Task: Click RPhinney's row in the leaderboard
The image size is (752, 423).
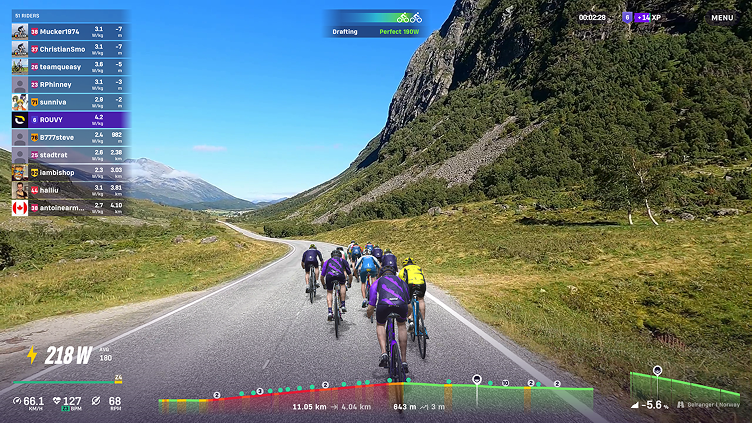Action: click(x=69, y=84)
